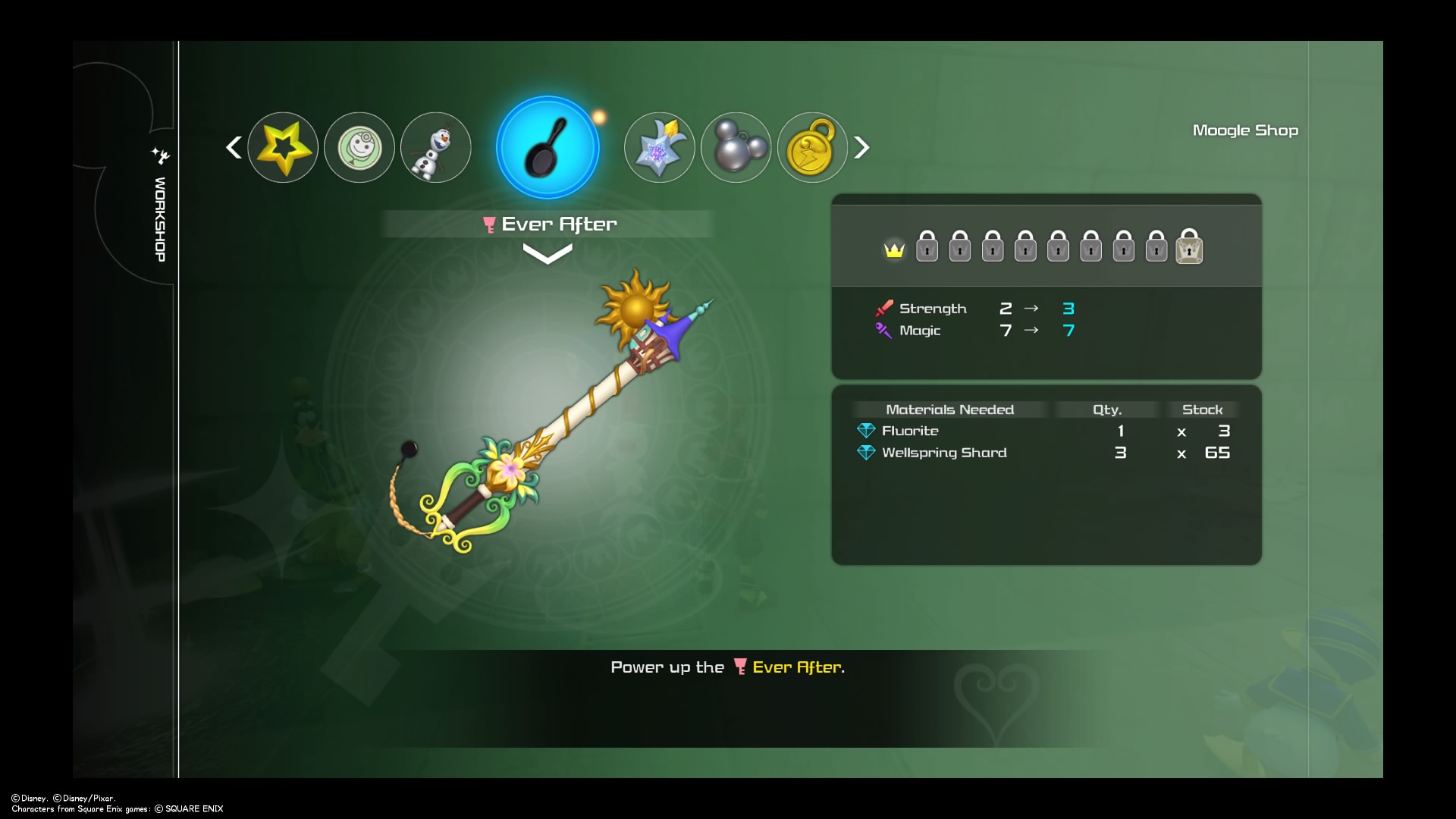Select the crystal star keyblade icon
The image size is (1456, 819).
(x=659, y=147)
